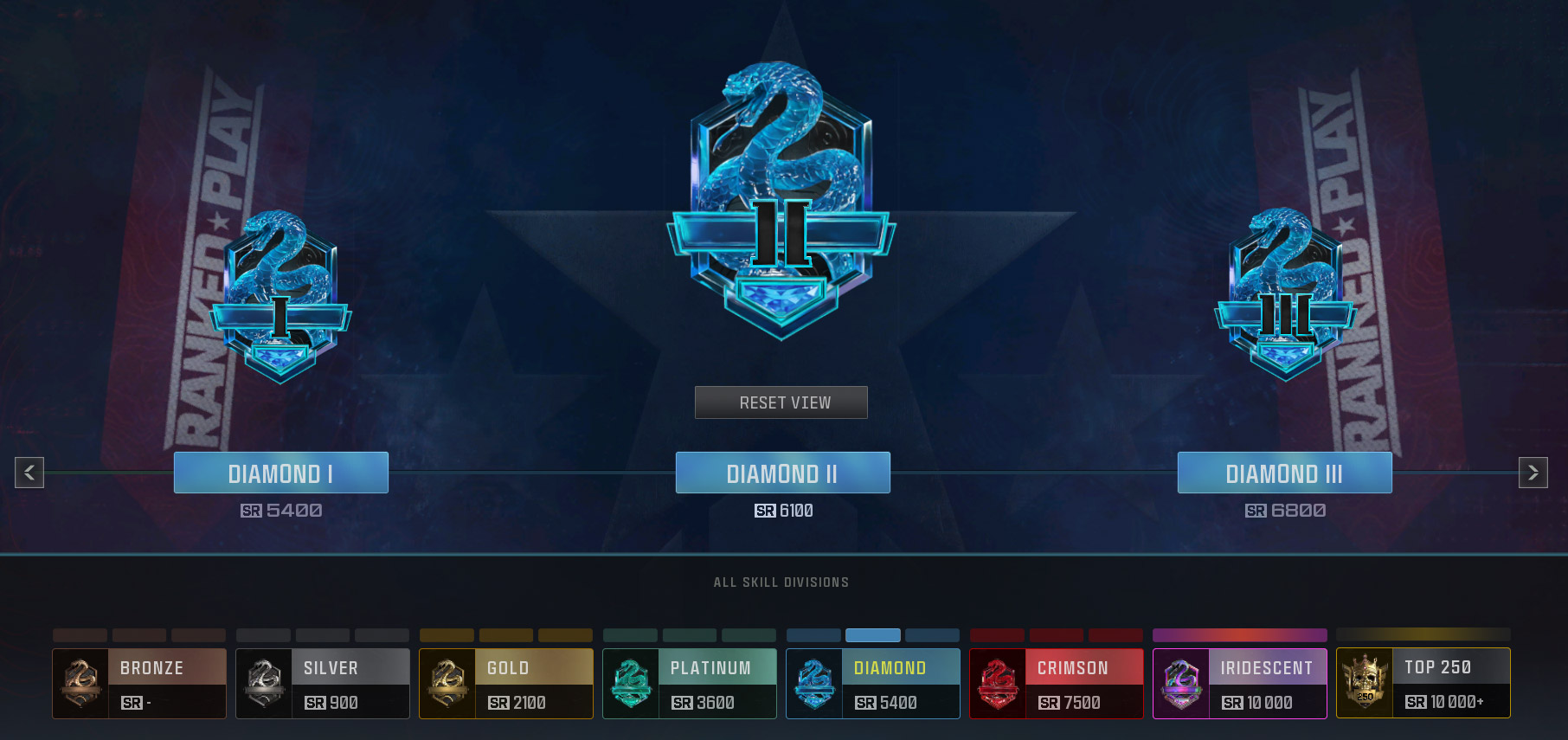This screenshot has width=1568, height=740.
Task: Click the Silver snake emblem icon
Action: 264,684
